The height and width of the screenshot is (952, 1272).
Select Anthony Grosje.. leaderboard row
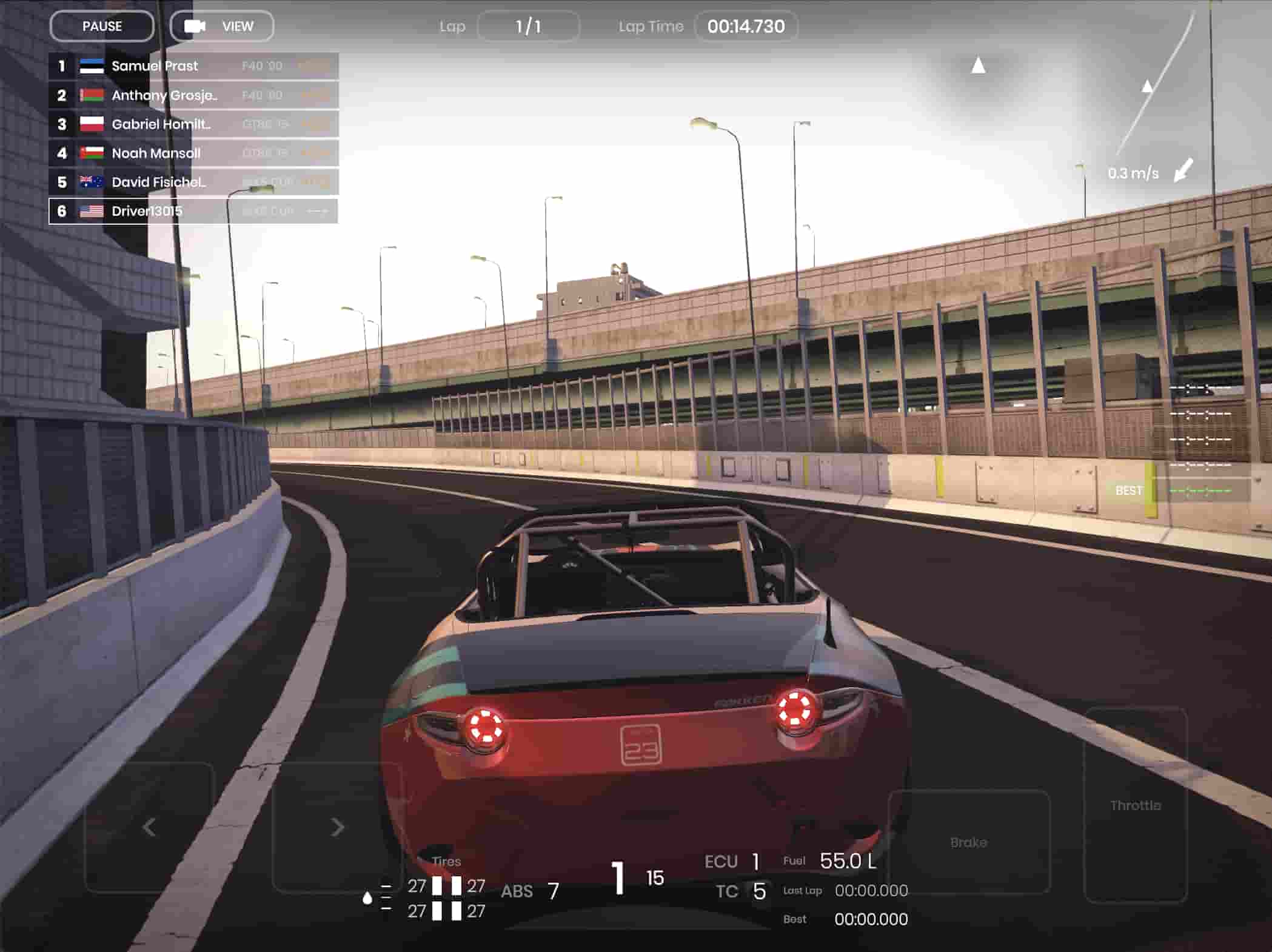coord(193,95)
